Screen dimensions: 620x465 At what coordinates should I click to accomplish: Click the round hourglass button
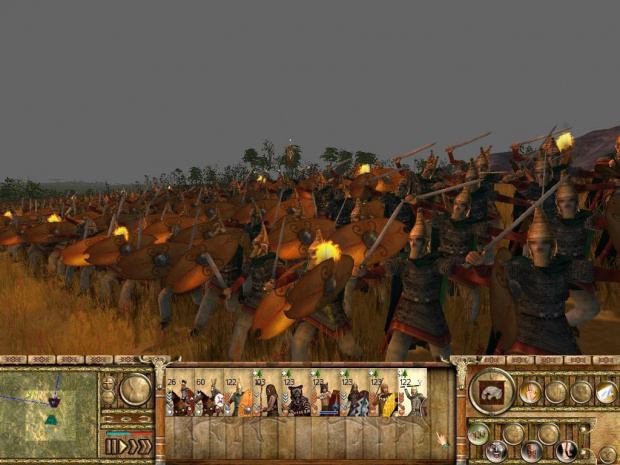[x=135, y=389]
